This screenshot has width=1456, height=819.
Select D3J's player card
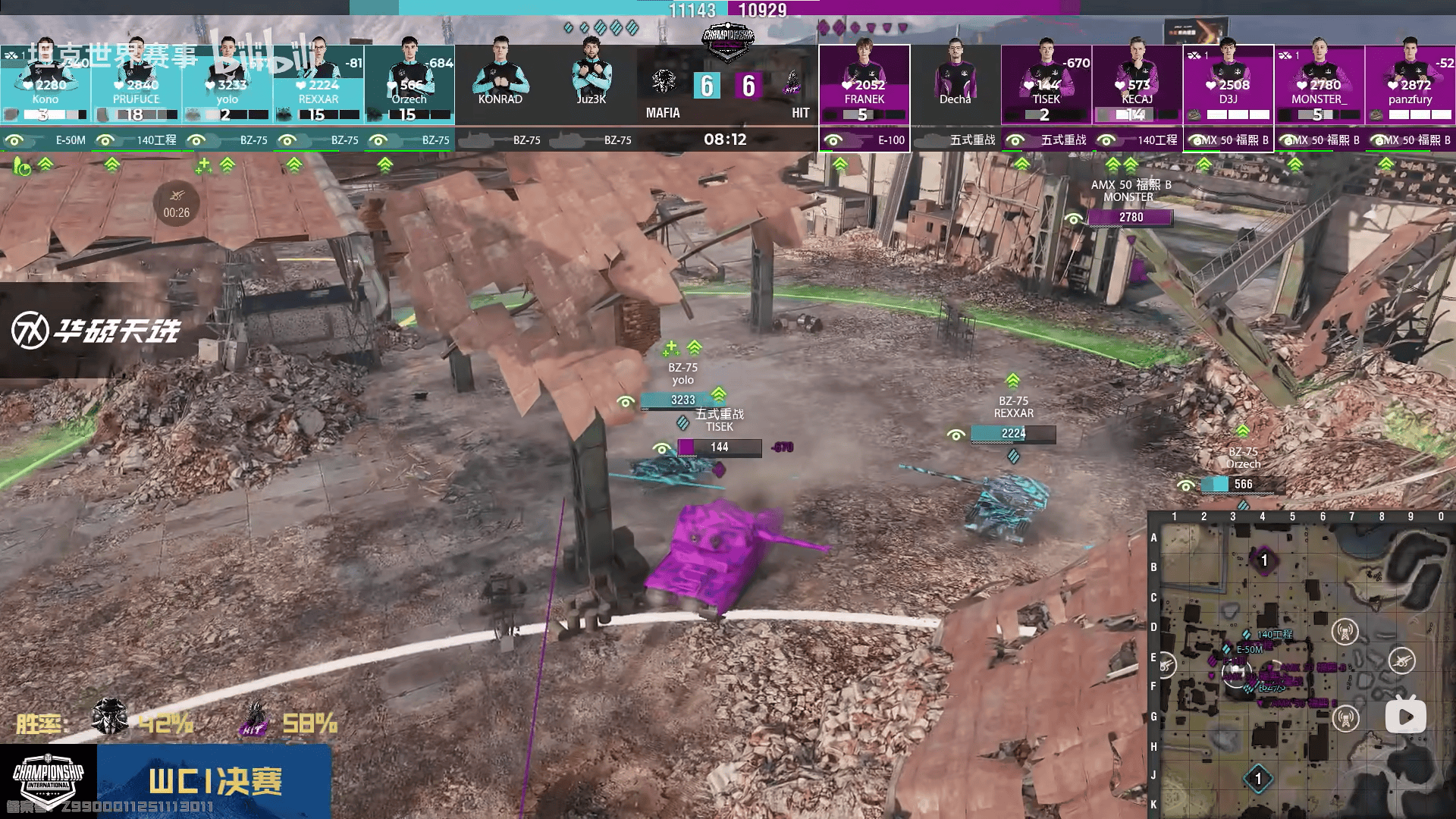tap(1228, 83)
